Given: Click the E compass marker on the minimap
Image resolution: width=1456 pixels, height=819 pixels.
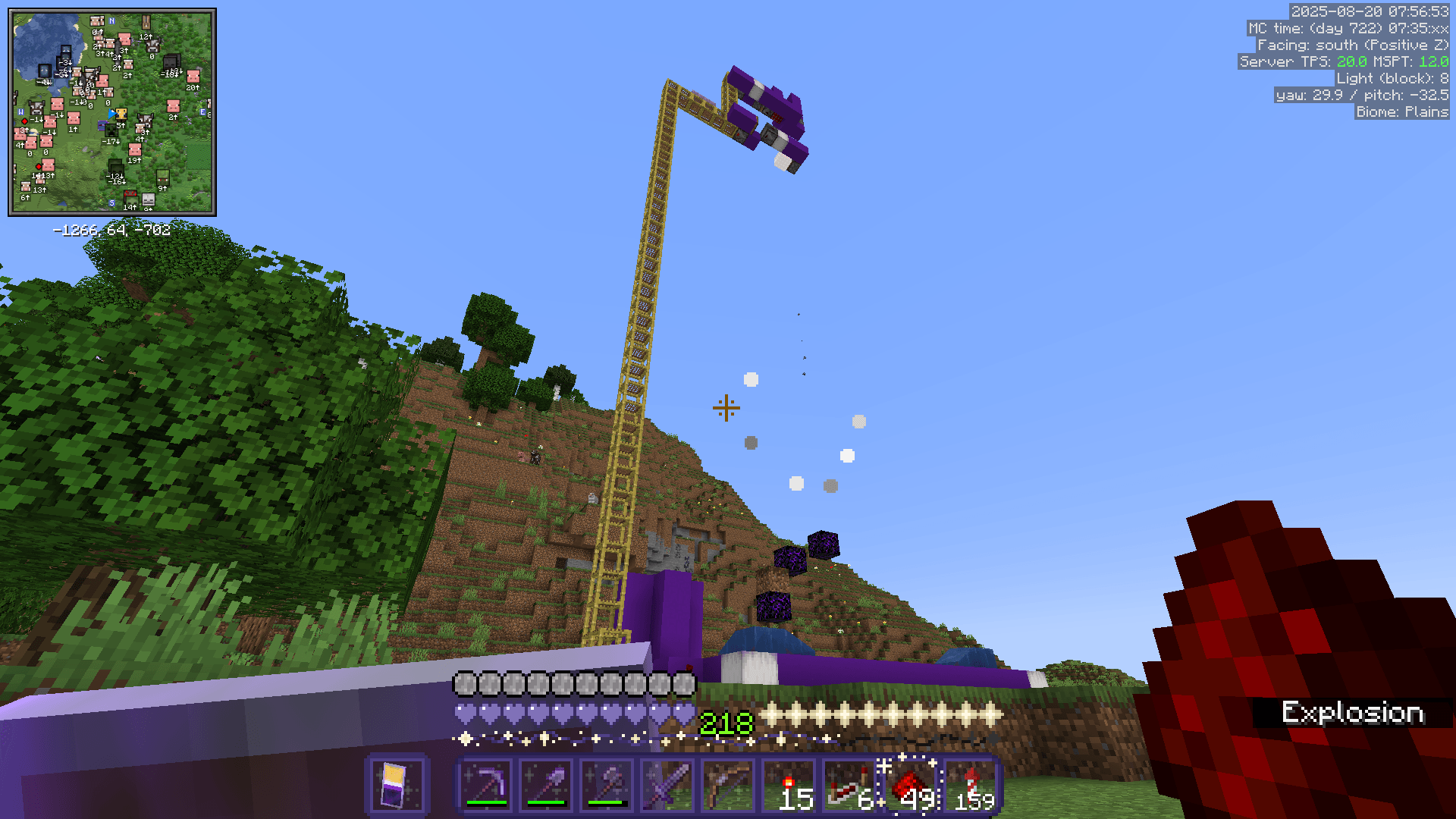Looking at the screenshot, I should point(202,112).
